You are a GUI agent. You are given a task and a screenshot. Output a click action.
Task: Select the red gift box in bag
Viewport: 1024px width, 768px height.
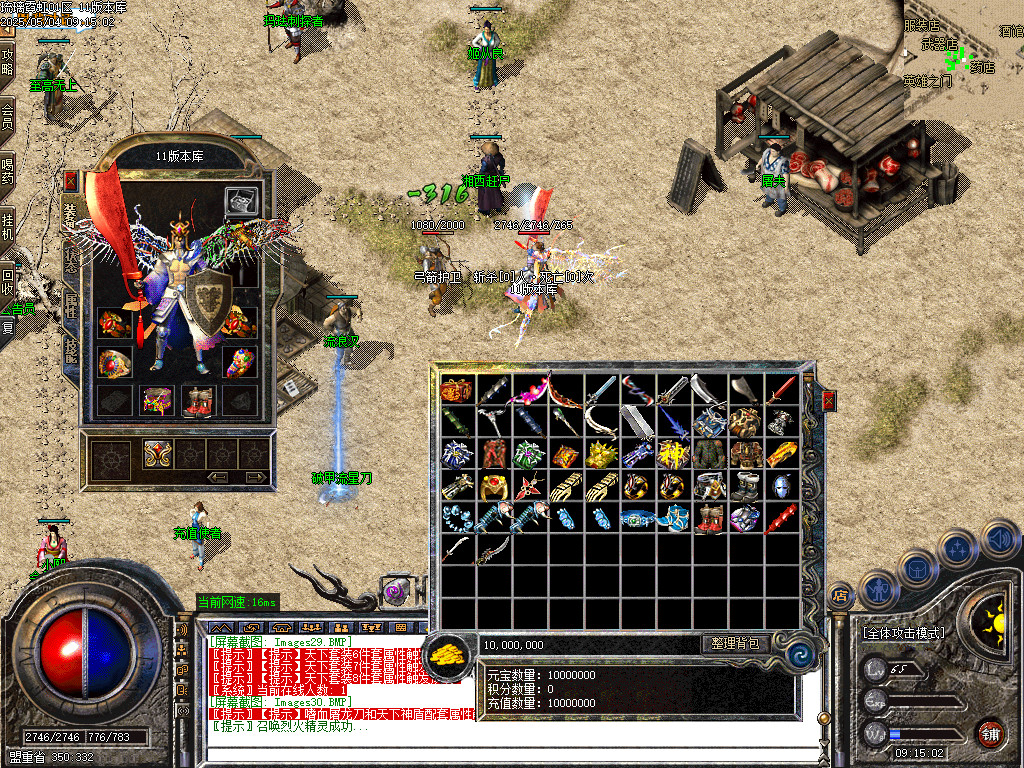coord(456,389)
